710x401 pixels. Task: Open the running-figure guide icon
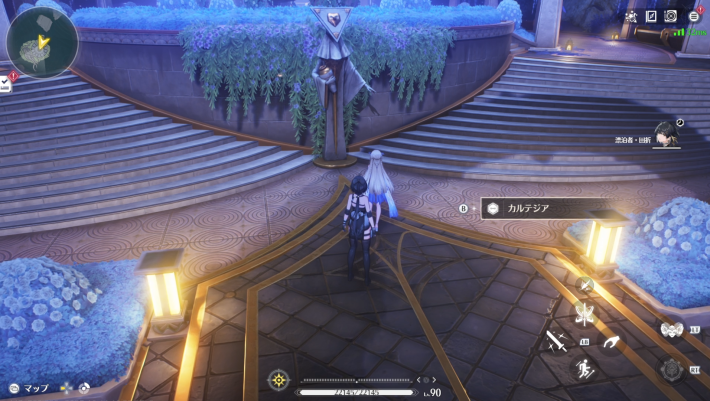pyautogui.click(x=631, y=17)
